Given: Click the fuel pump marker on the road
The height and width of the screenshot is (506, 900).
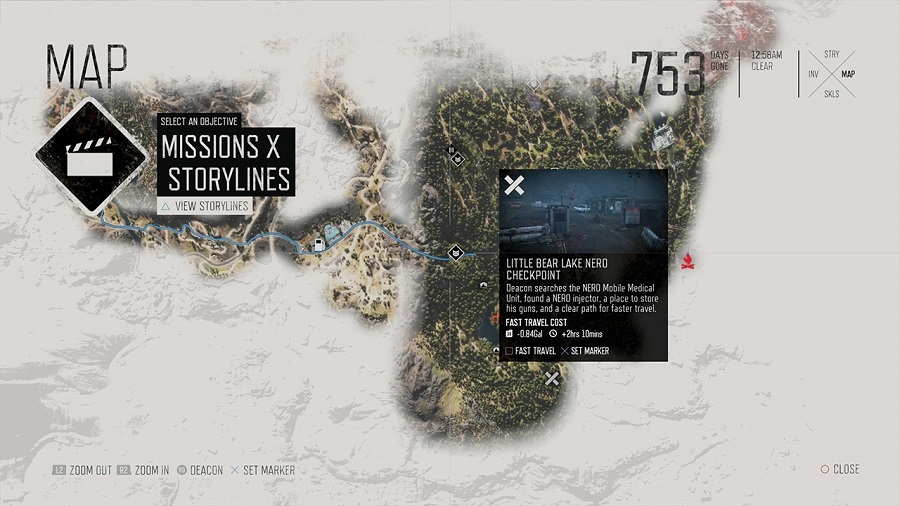Looking at the screenshot, I should pyautogui.click(x=318, y=244).
